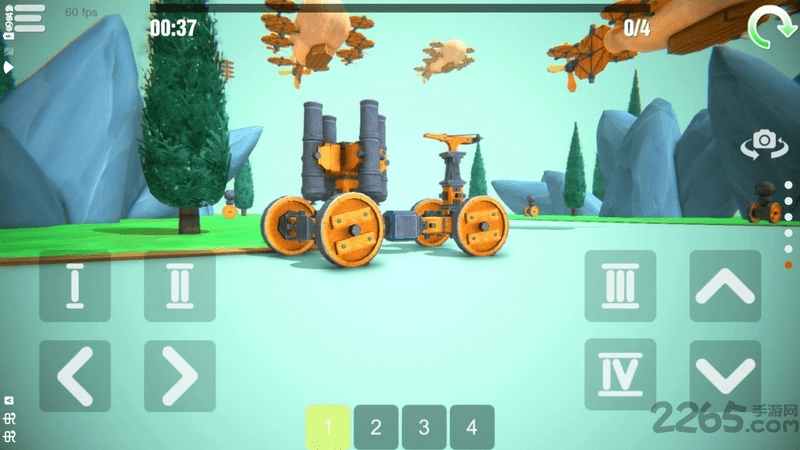The height and width of the screenshot is (450, 800).
Task: Switch to slot 4
Action: pos(472,427)
